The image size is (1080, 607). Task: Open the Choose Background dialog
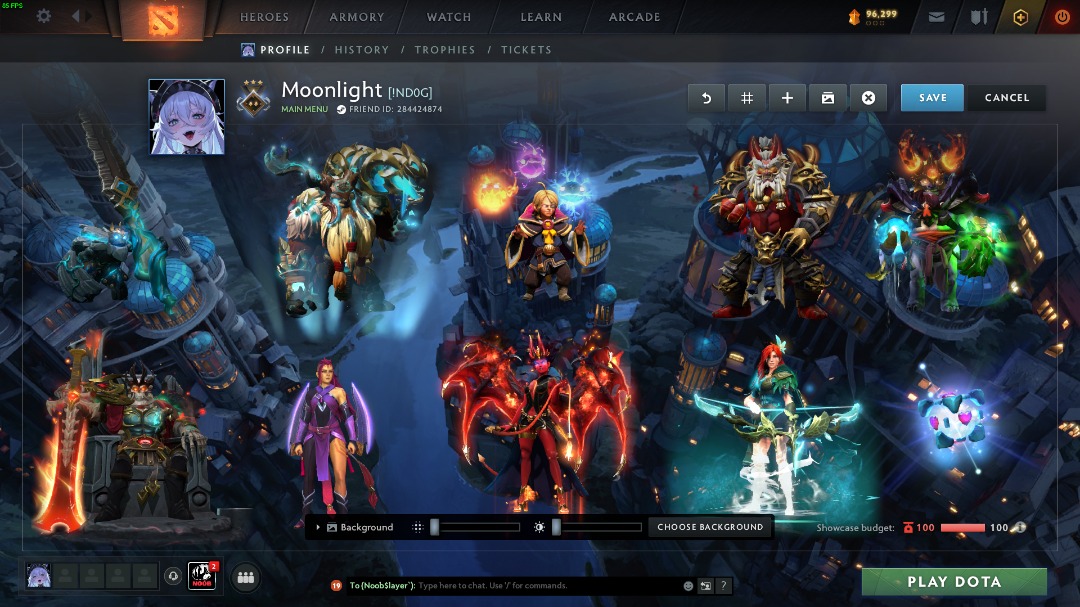tap(710, 527)
